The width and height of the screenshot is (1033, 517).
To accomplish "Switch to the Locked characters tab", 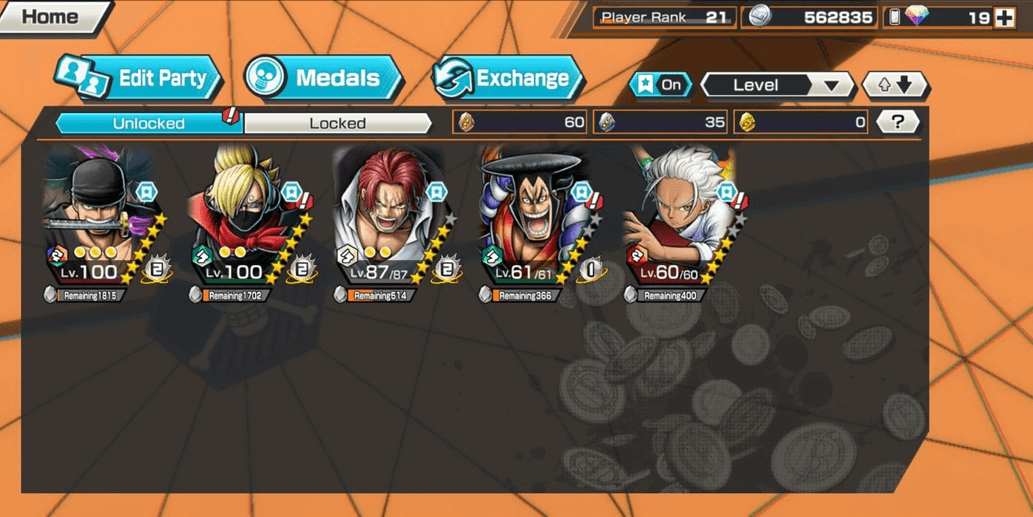I will click(337, 123).
